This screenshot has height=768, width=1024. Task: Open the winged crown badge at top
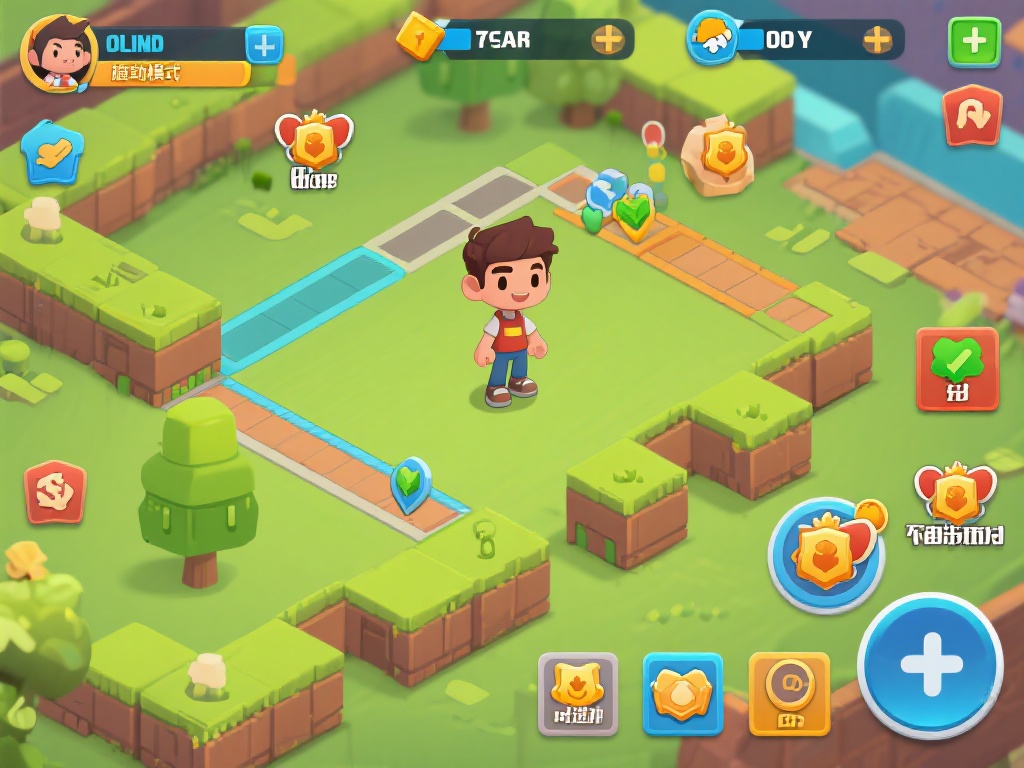click(x=314, y=142)
